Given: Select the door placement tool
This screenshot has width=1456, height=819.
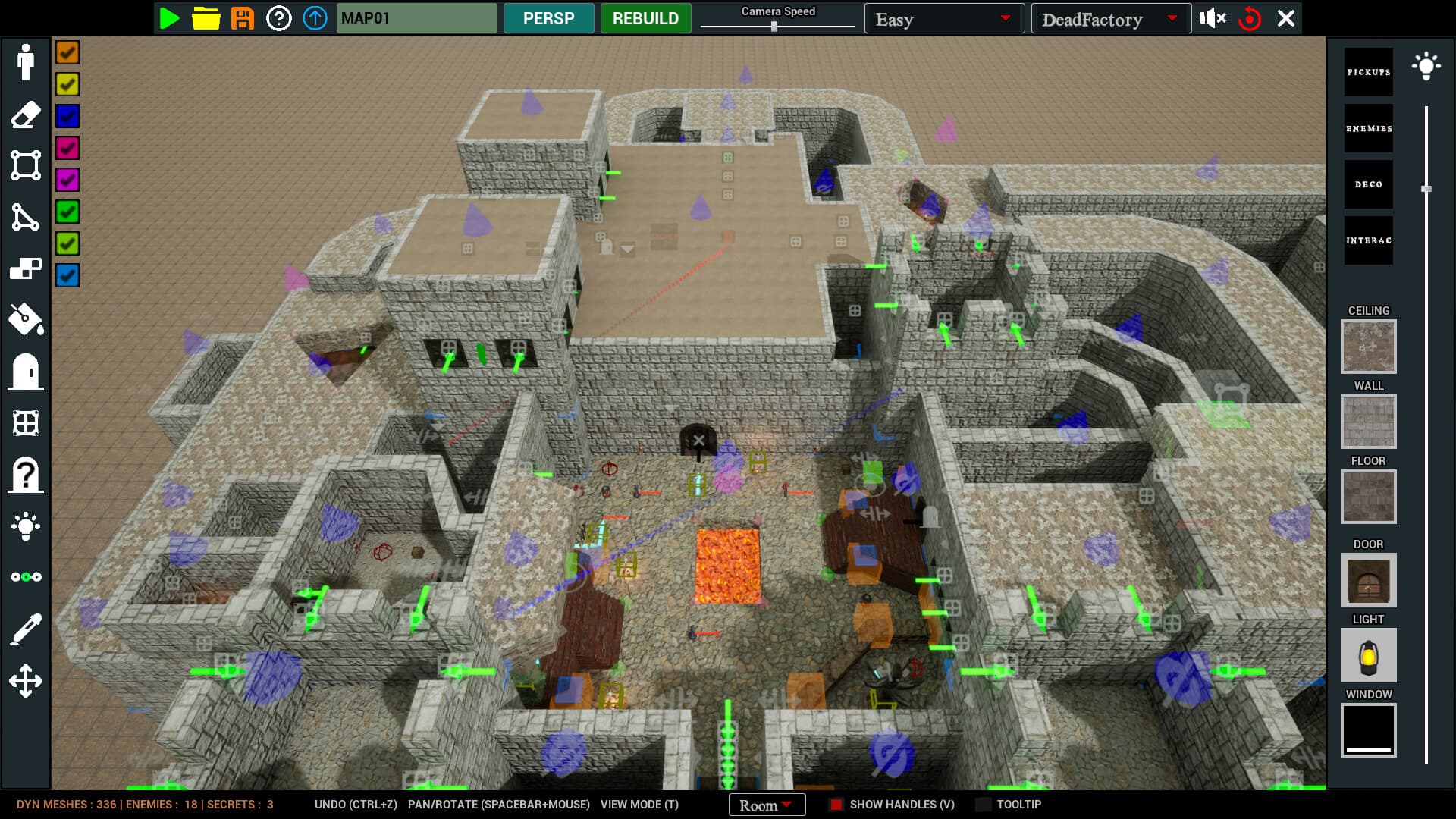Looking at the screenshot, I should [27, 372].
